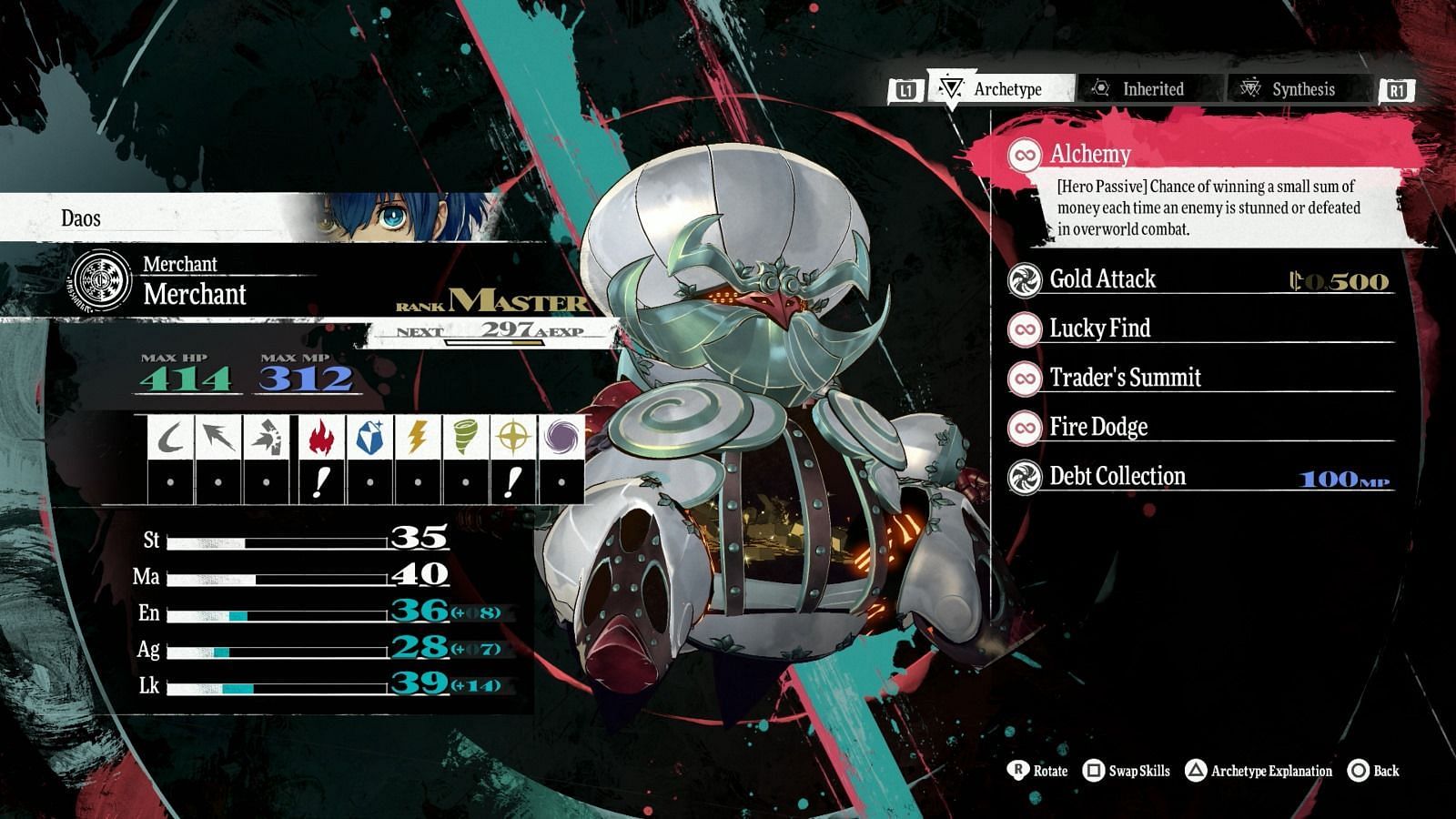The image size is (1456, 819).
Task: Choose the Gold Attack skill
Action: coord(1102,279)
